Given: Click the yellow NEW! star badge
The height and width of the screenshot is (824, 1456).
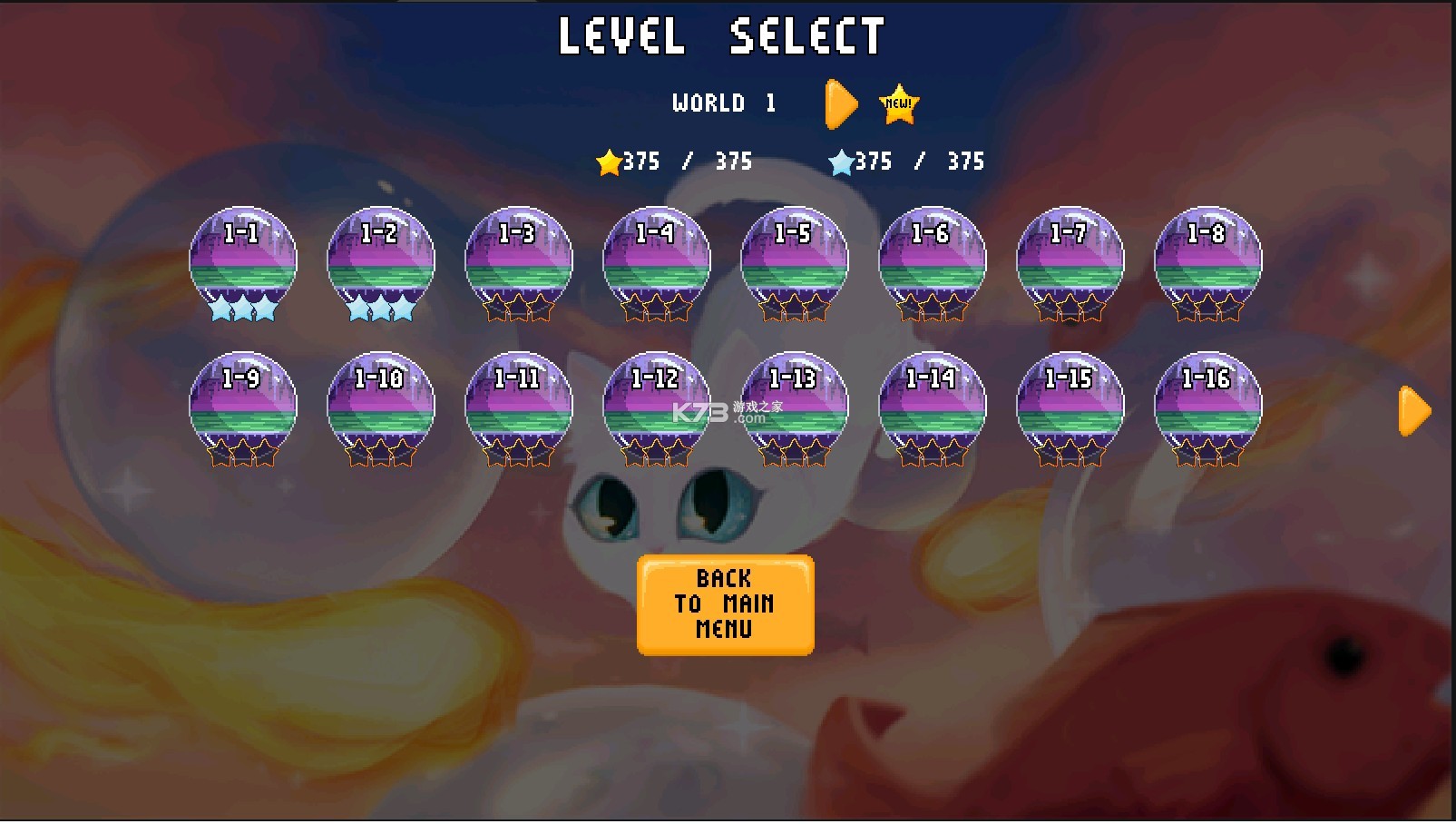Looking at the screenshot, I should point(899,104).
